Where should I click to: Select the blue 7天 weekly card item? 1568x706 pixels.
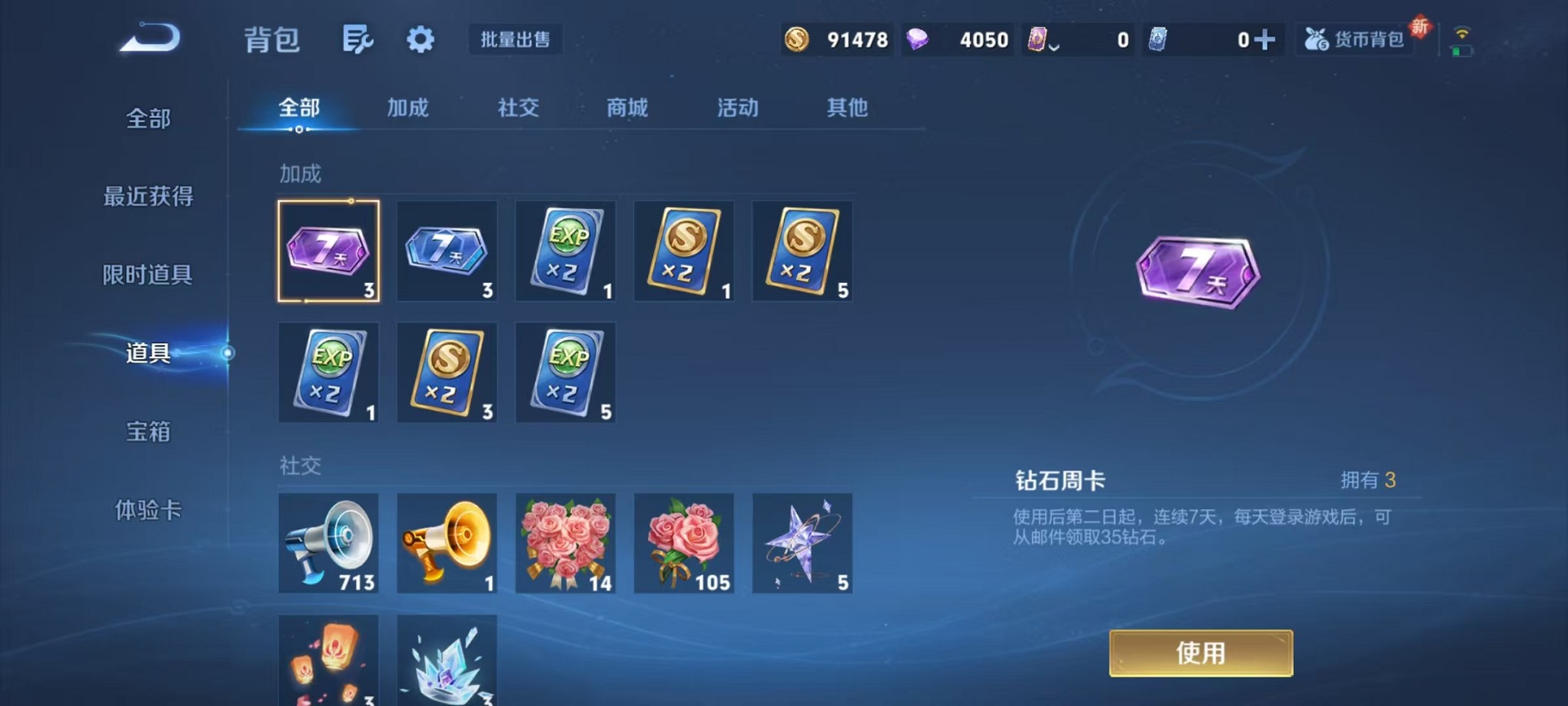(x=447, y=251)
